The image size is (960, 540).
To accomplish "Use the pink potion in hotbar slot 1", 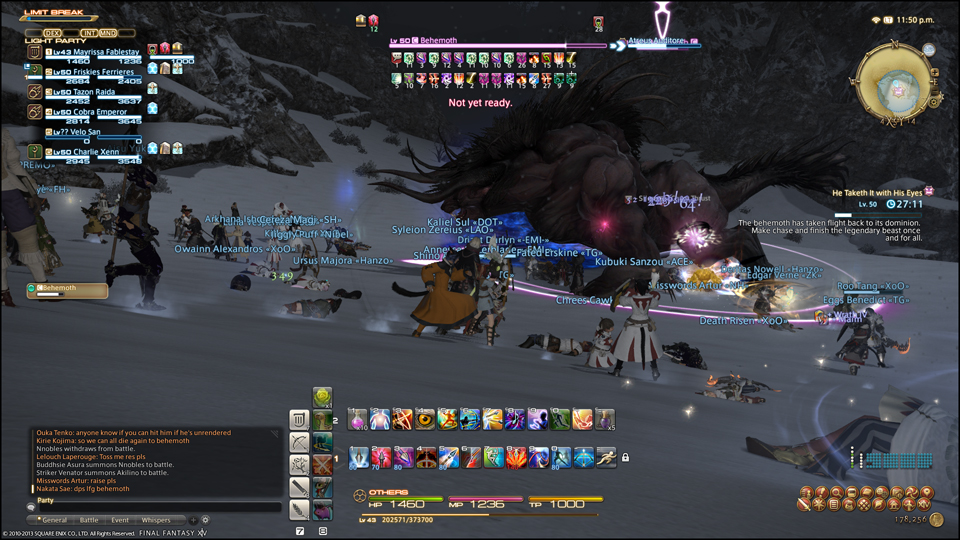I will 357,419.
